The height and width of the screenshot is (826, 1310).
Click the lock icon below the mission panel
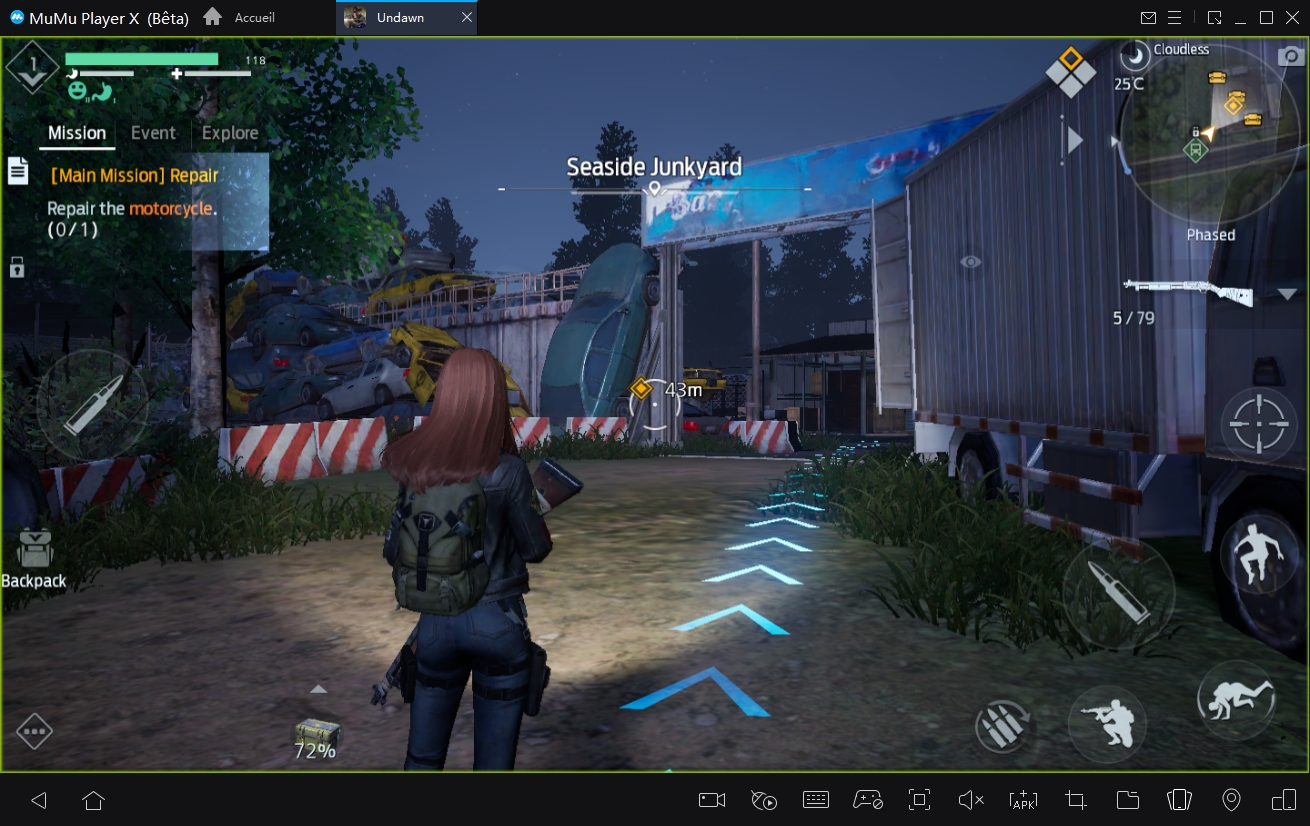pos(18,267)
